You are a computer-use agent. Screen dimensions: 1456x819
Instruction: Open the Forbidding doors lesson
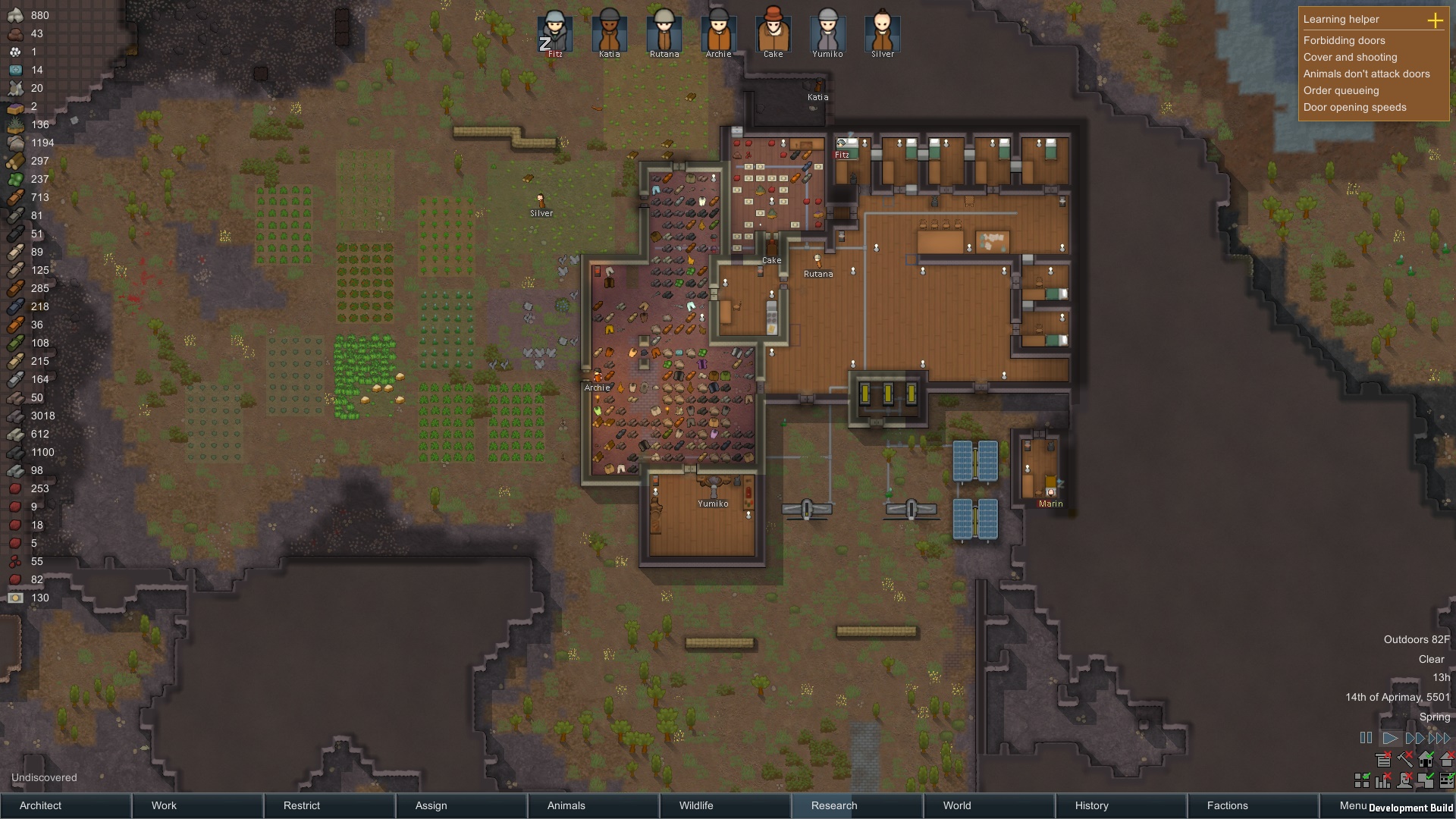pyautogui.click(x=1344, y=41)
